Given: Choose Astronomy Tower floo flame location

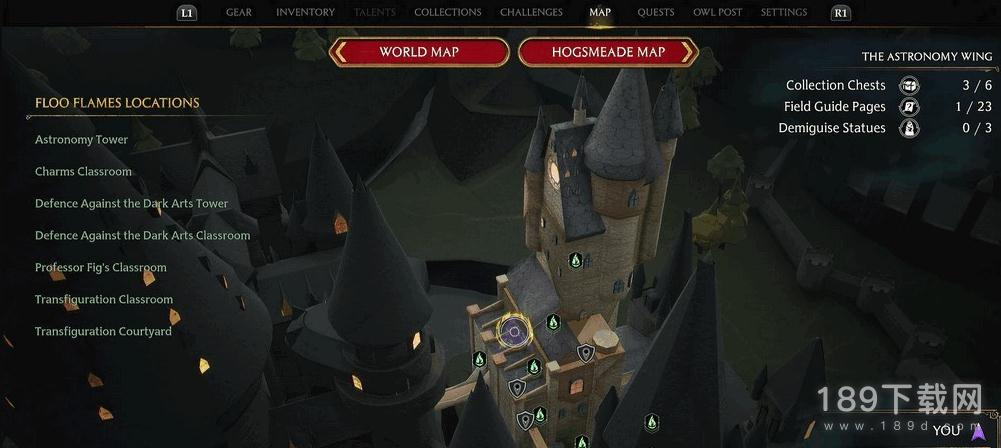Looking at the screenshot, I should 82,140.
